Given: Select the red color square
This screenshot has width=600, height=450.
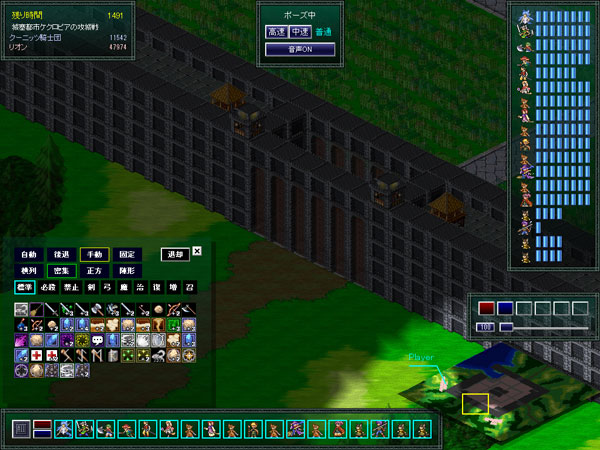Looking at the screenshot, I should [x=487, y=308].
